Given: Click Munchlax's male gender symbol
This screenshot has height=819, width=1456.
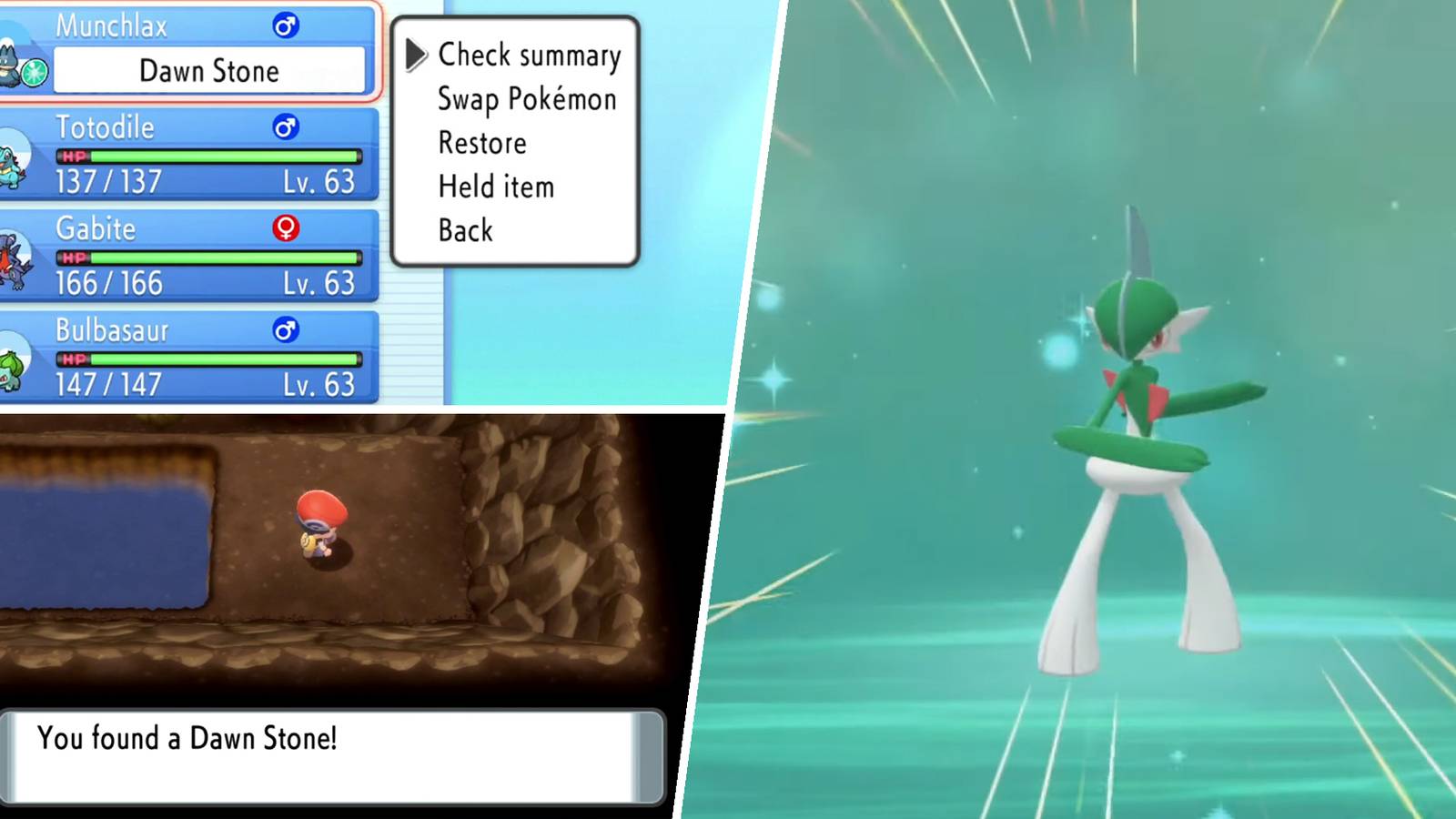Looking at the screenshot, I should pos(285,26).
